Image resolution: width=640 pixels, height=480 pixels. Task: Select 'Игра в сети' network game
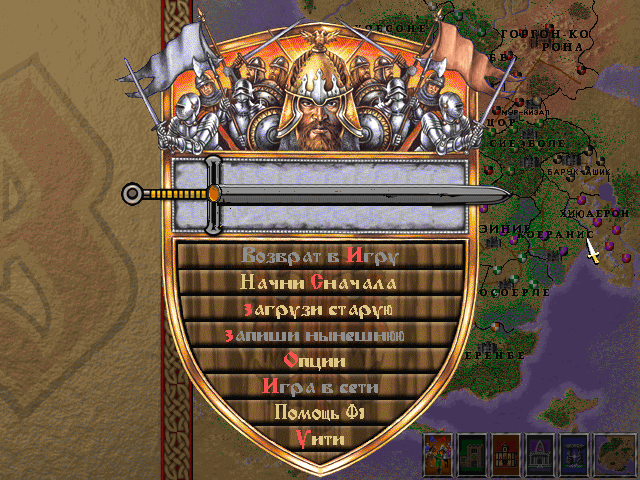point(319,386)
